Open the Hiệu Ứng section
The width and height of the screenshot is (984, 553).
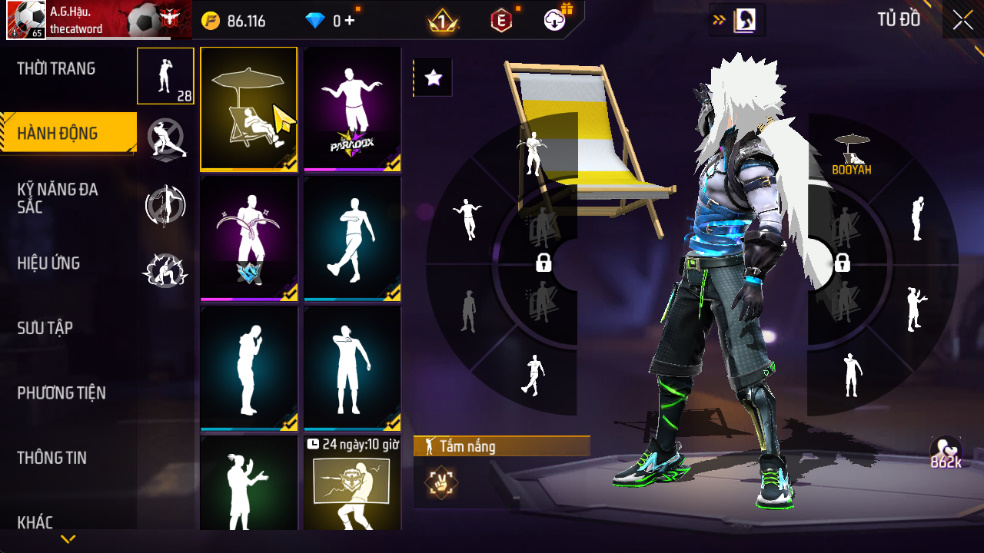pos(49,263)
